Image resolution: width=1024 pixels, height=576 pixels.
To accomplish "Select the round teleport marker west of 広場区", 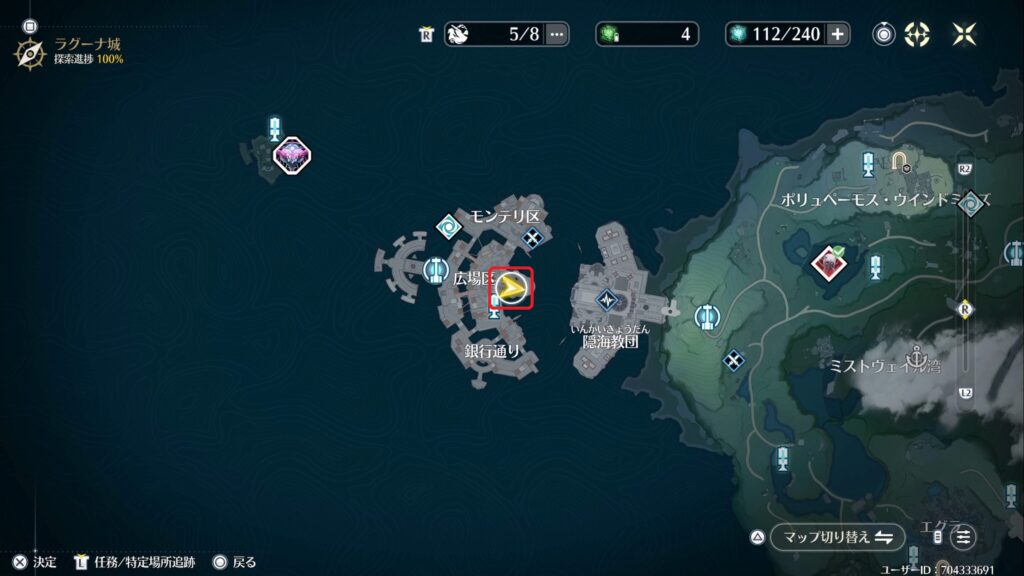I will (435, 268).
